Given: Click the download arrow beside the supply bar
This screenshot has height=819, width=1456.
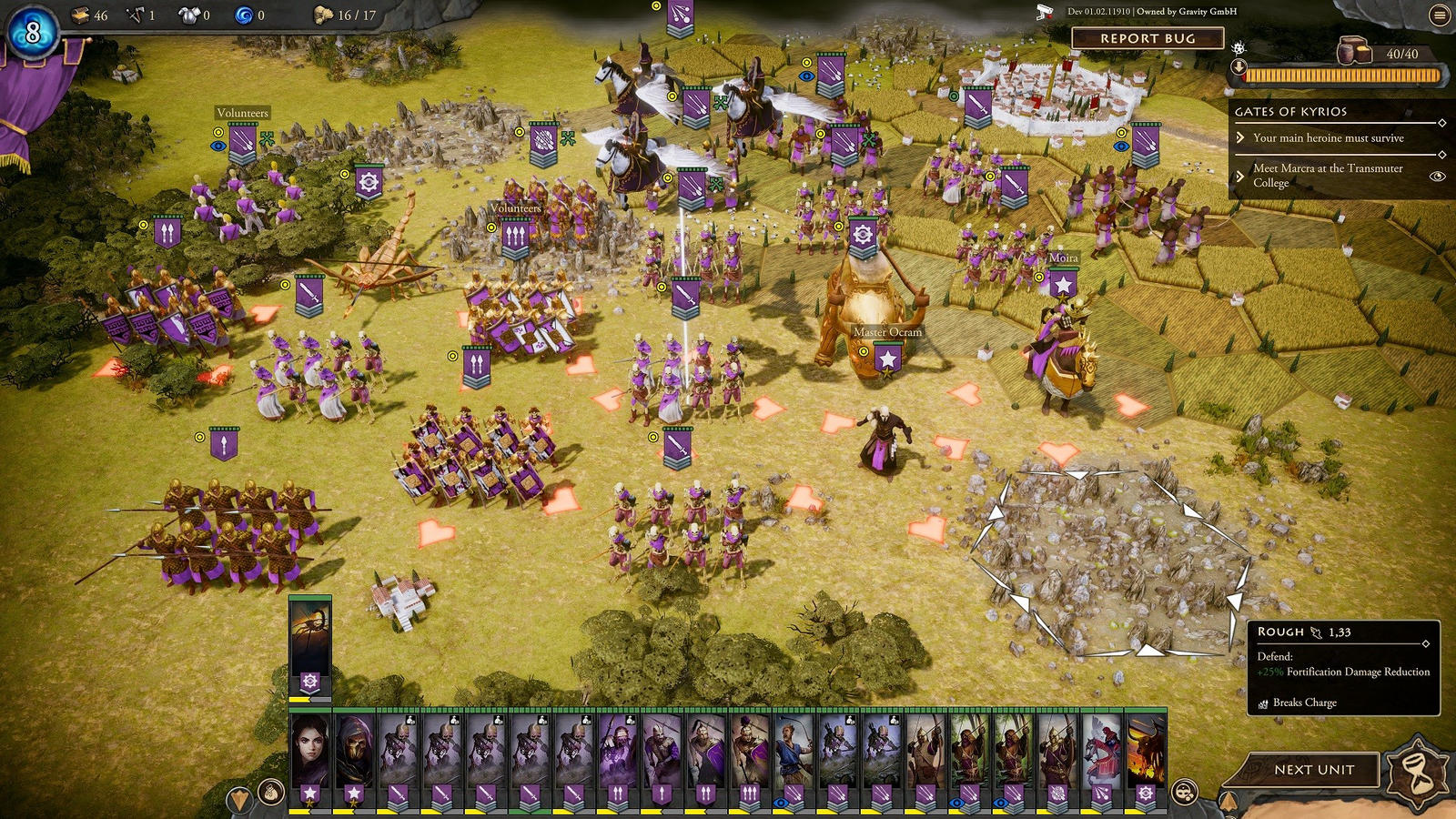Looking at the screenshot, I should pyautogui.click(x=1239, y=66).
